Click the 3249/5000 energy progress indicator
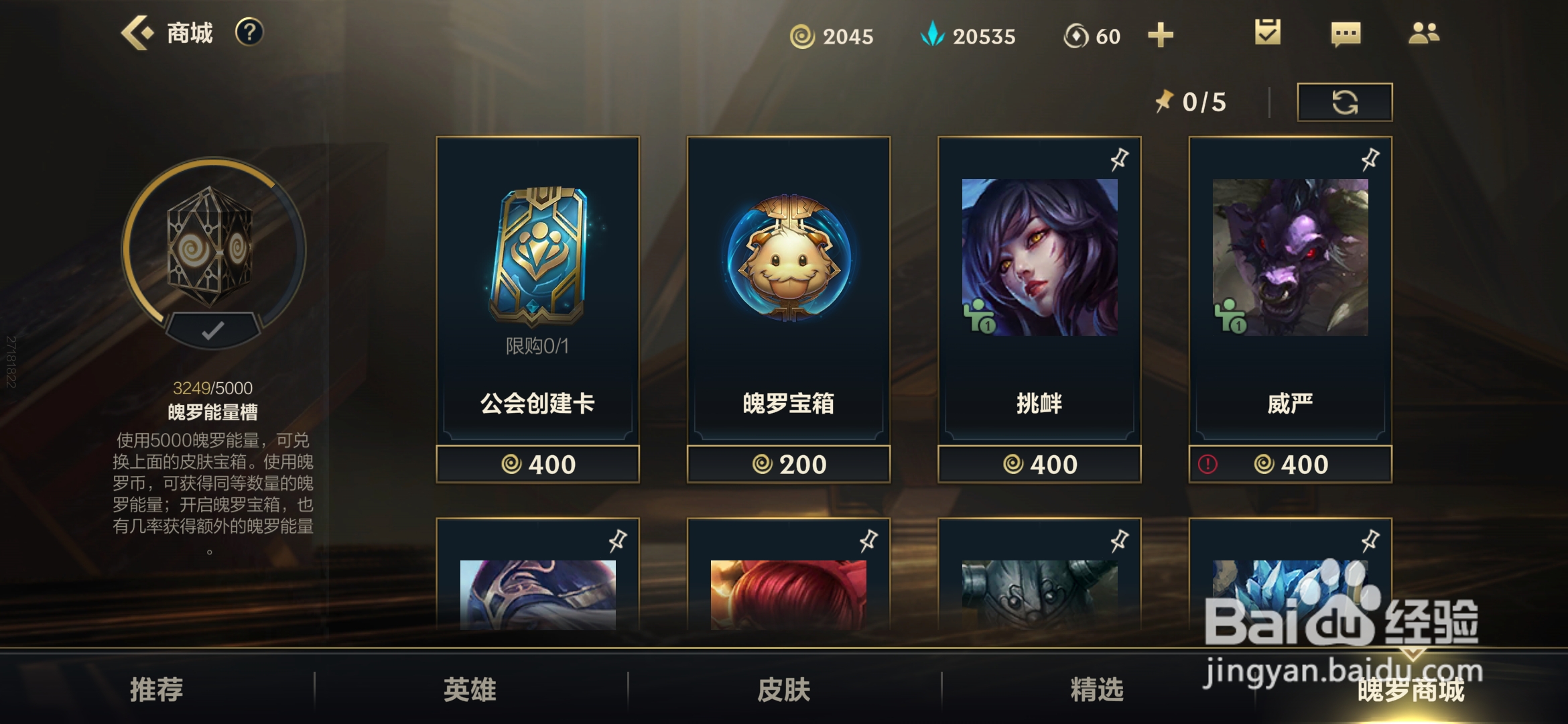 pos(211,387)
